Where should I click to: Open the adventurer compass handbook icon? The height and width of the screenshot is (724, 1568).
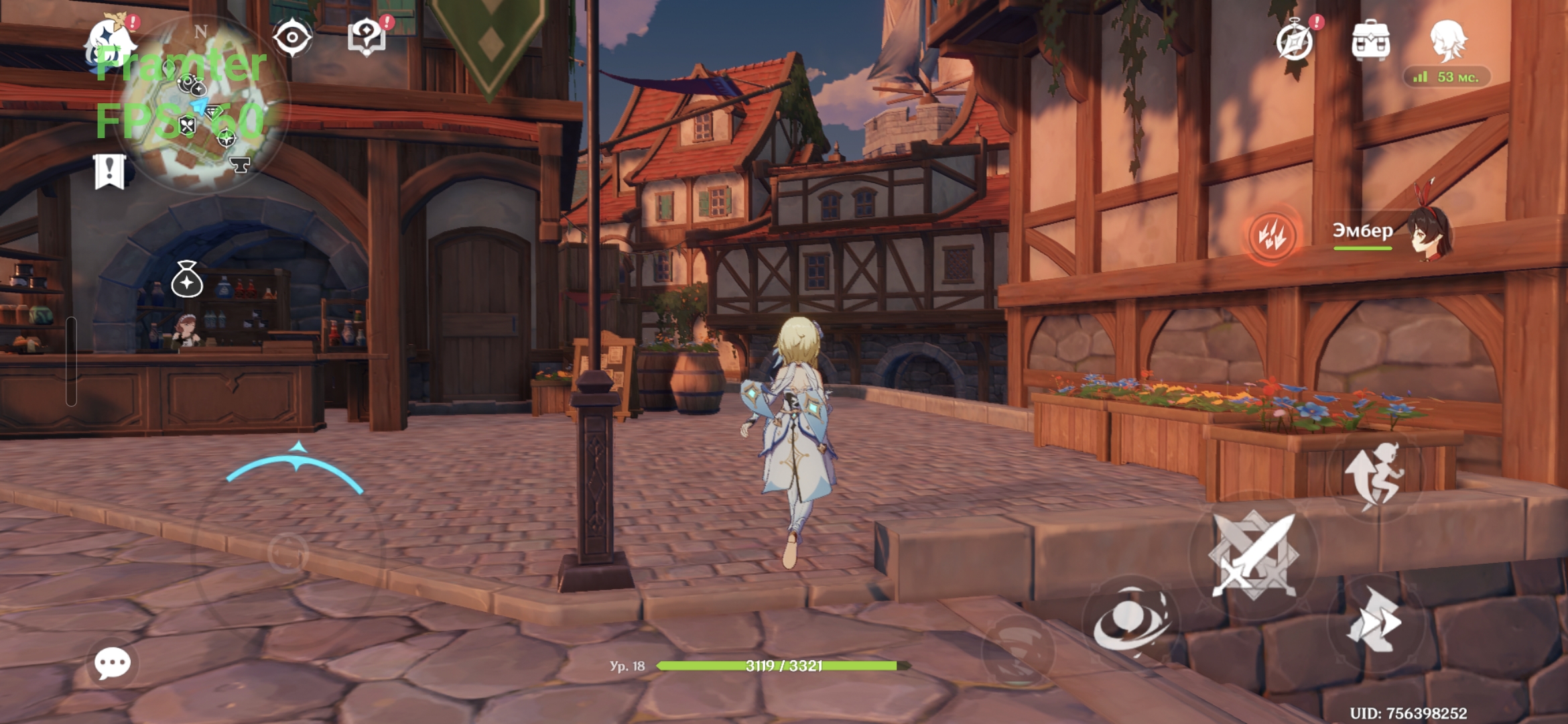(1295, 42)
